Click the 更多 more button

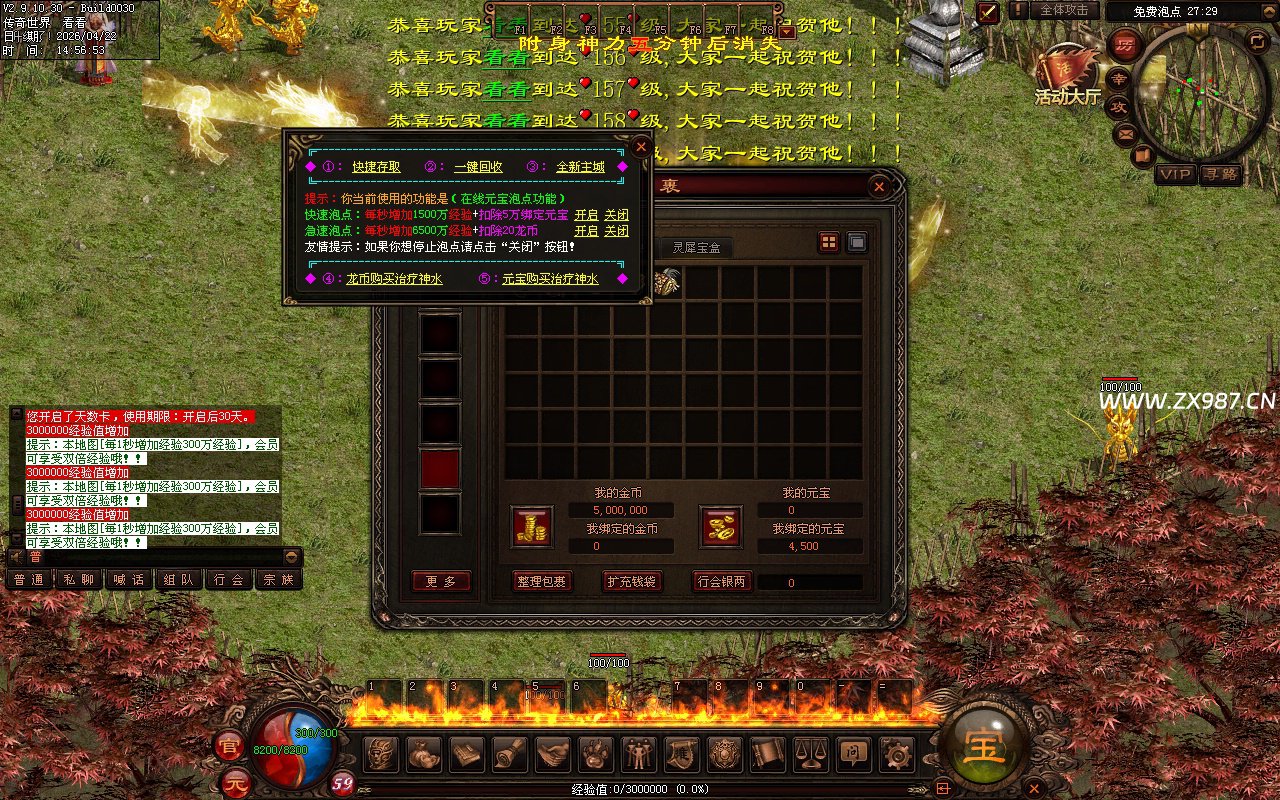click(x=441, y=582)
